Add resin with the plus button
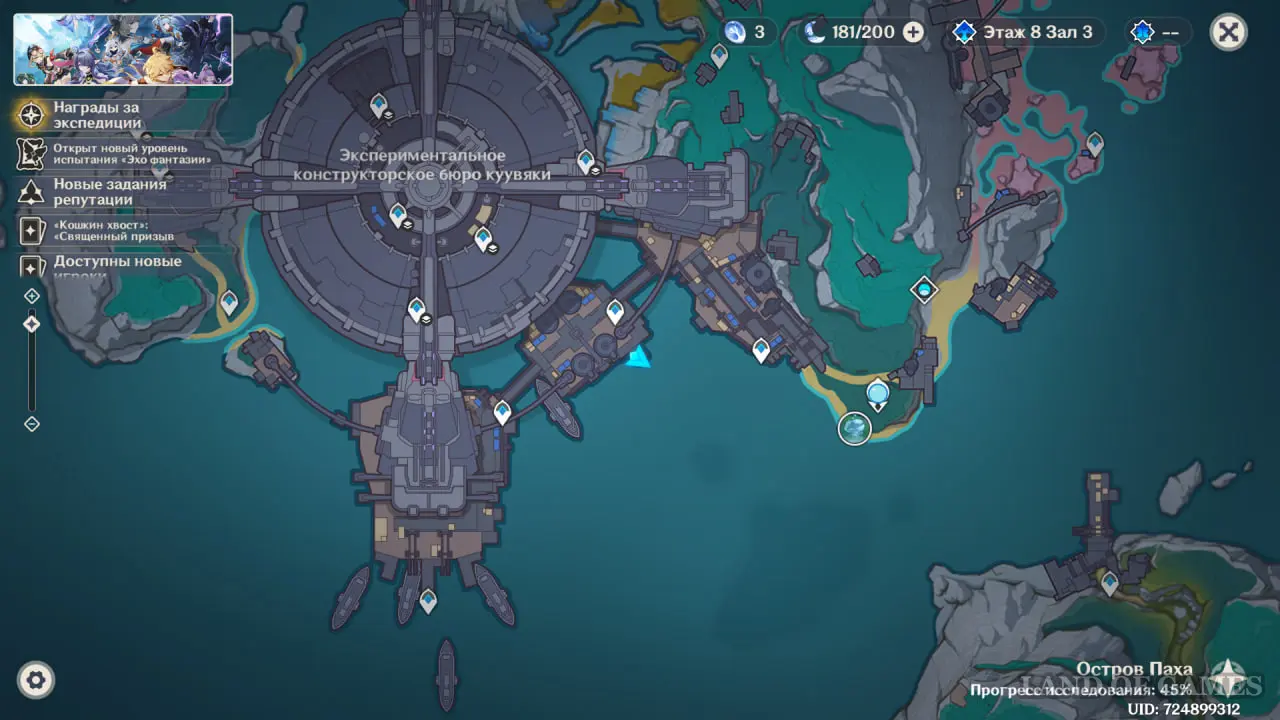 [x=913, y=32]
